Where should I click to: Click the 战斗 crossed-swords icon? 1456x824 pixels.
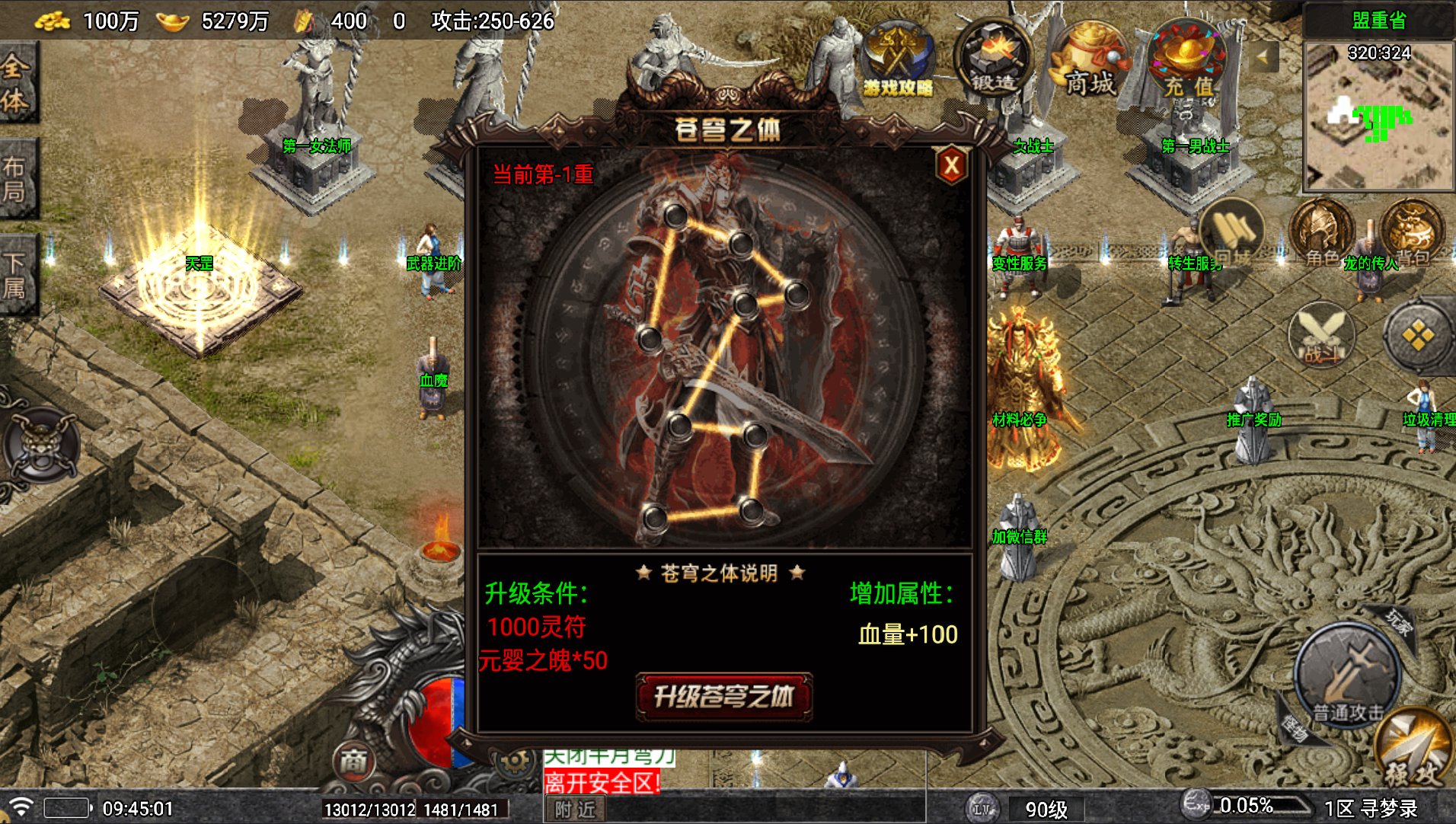1323,335
